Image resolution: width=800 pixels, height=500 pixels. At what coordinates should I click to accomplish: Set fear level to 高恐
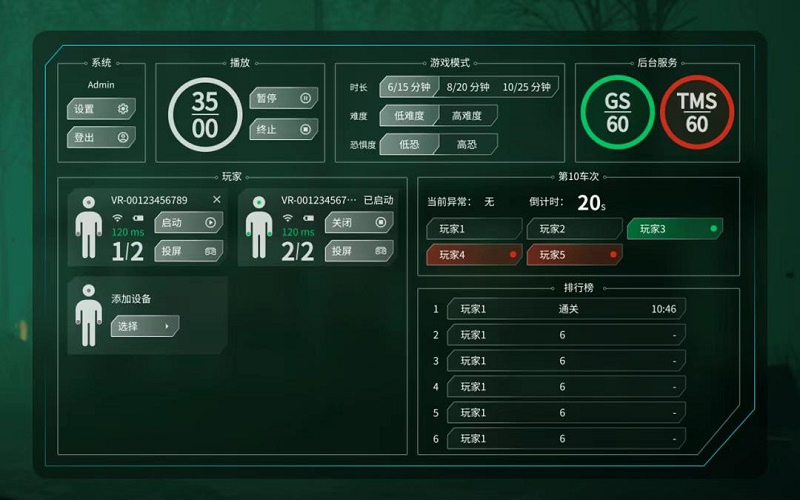[466, 144]
